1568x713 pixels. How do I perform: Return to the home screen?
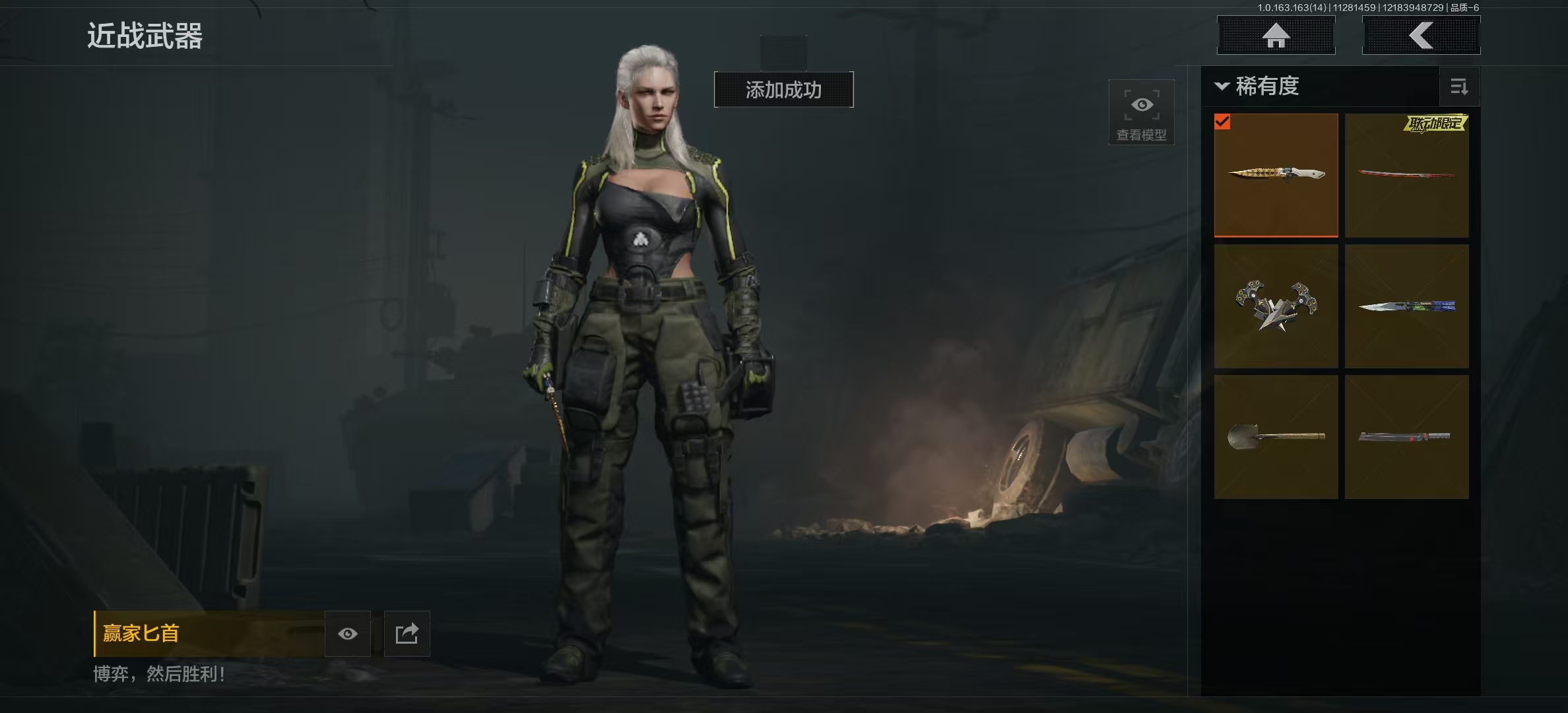1276,36
